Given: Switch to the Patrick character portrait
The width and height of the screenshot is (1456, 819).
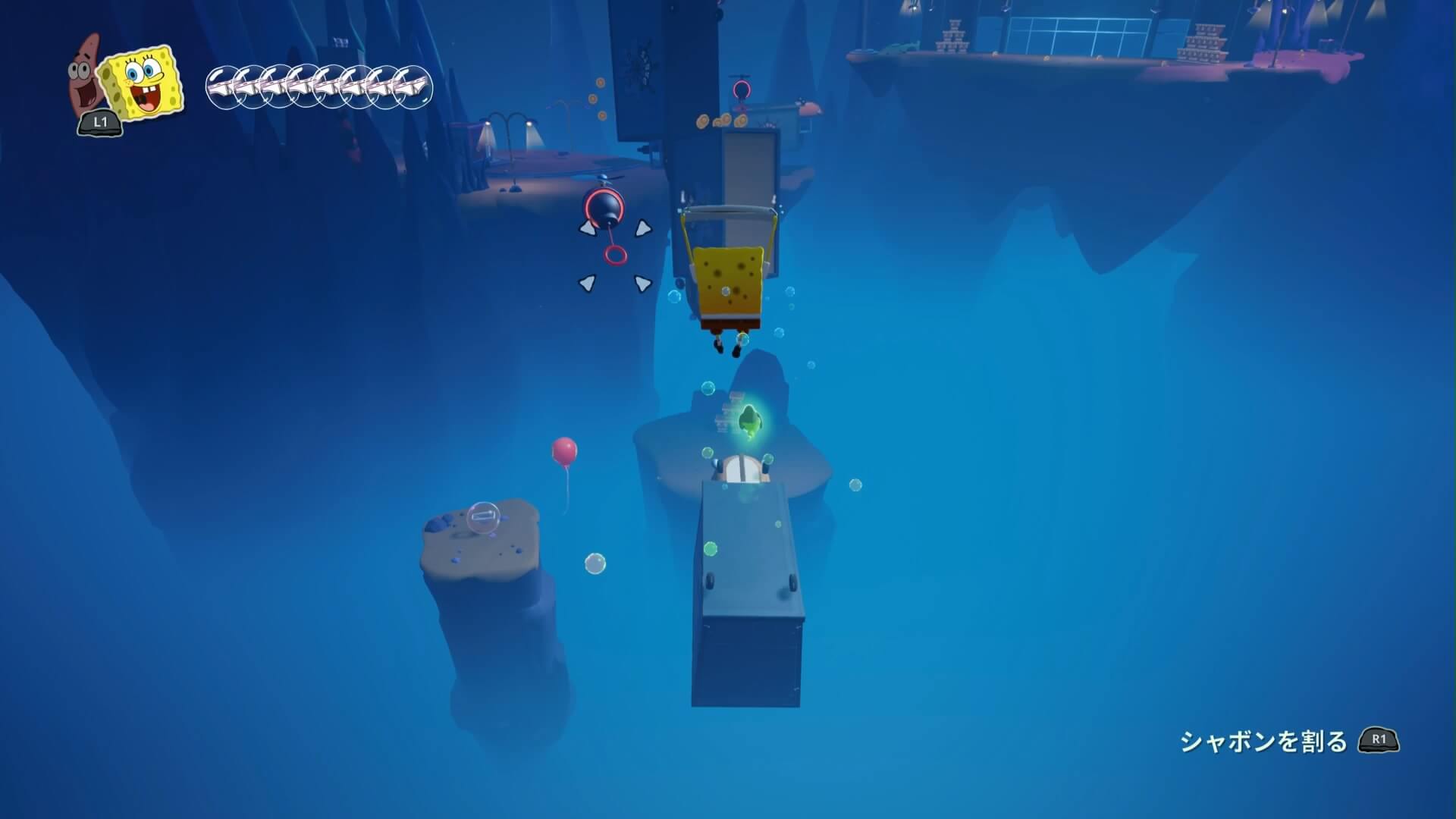Looking at the screenshot, I should [86, 77].
